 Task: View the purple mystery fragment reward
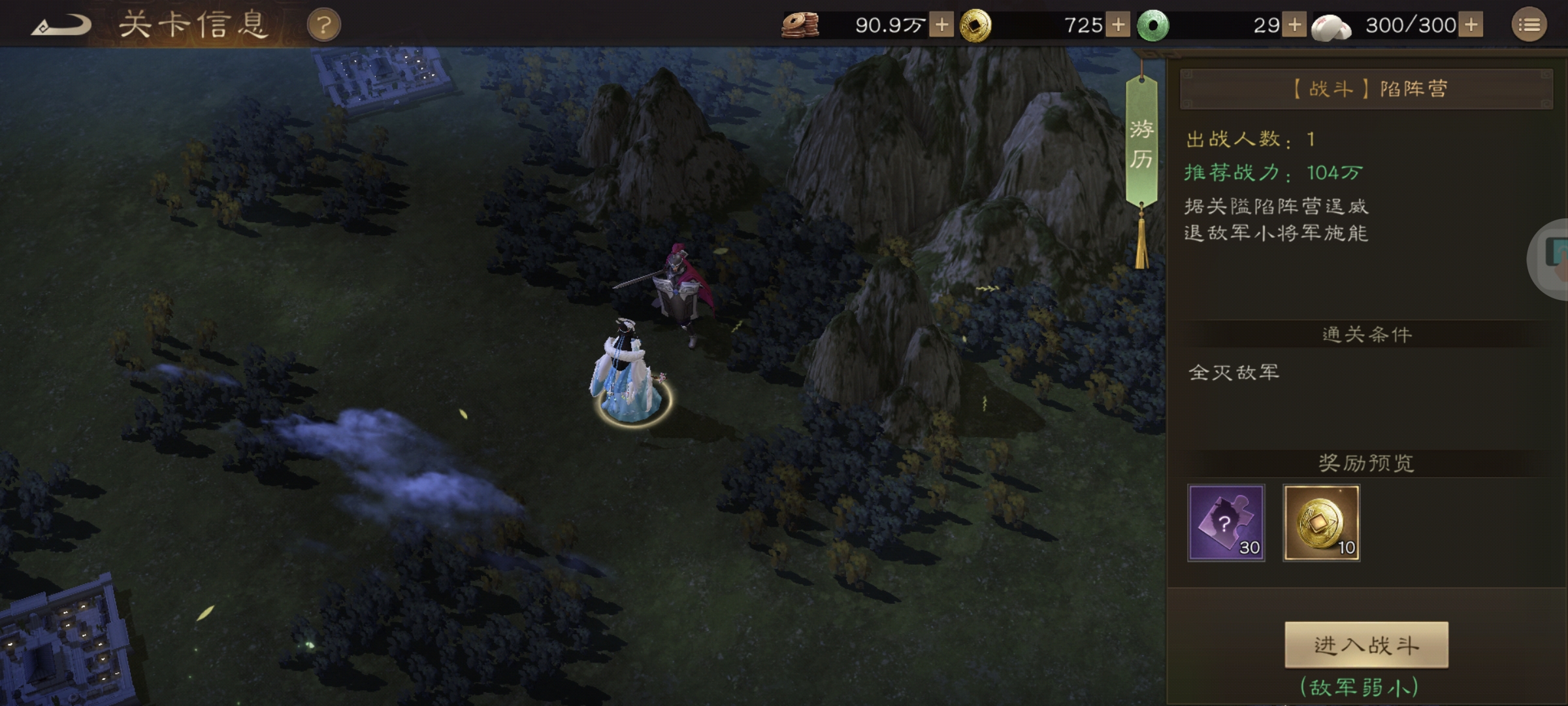(x=1226, y=522)
